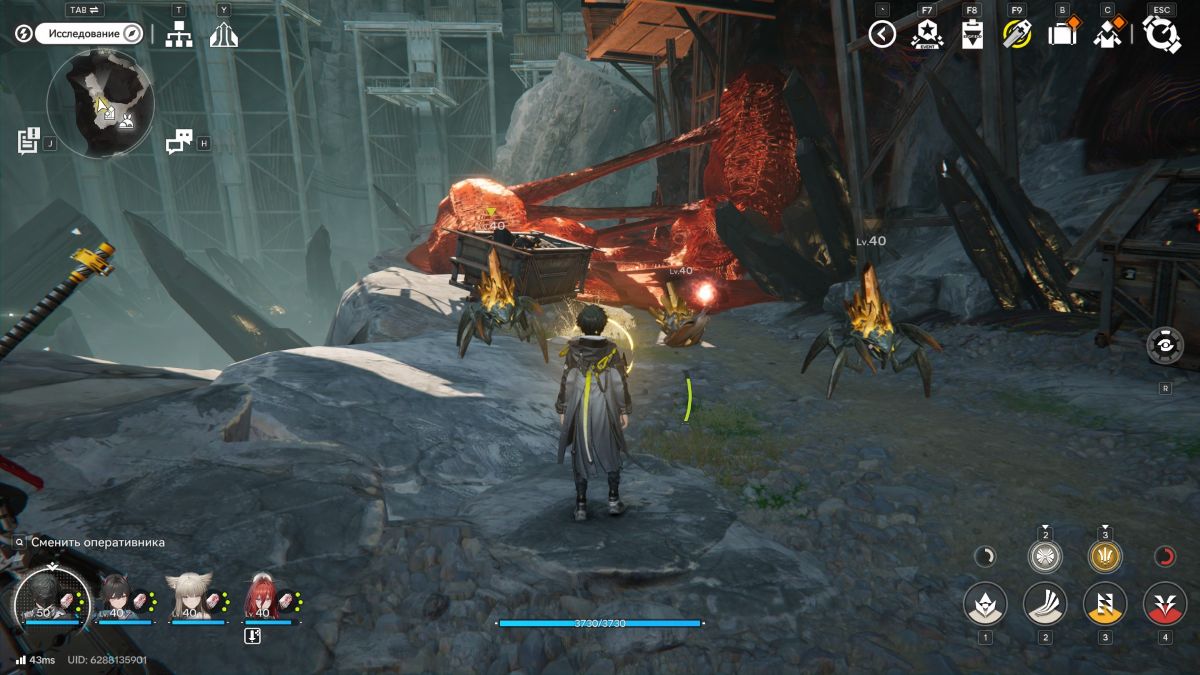Viewport: 1200px width, 675px height.
Task: Activate the first combat skill icon
Action: 985,604
